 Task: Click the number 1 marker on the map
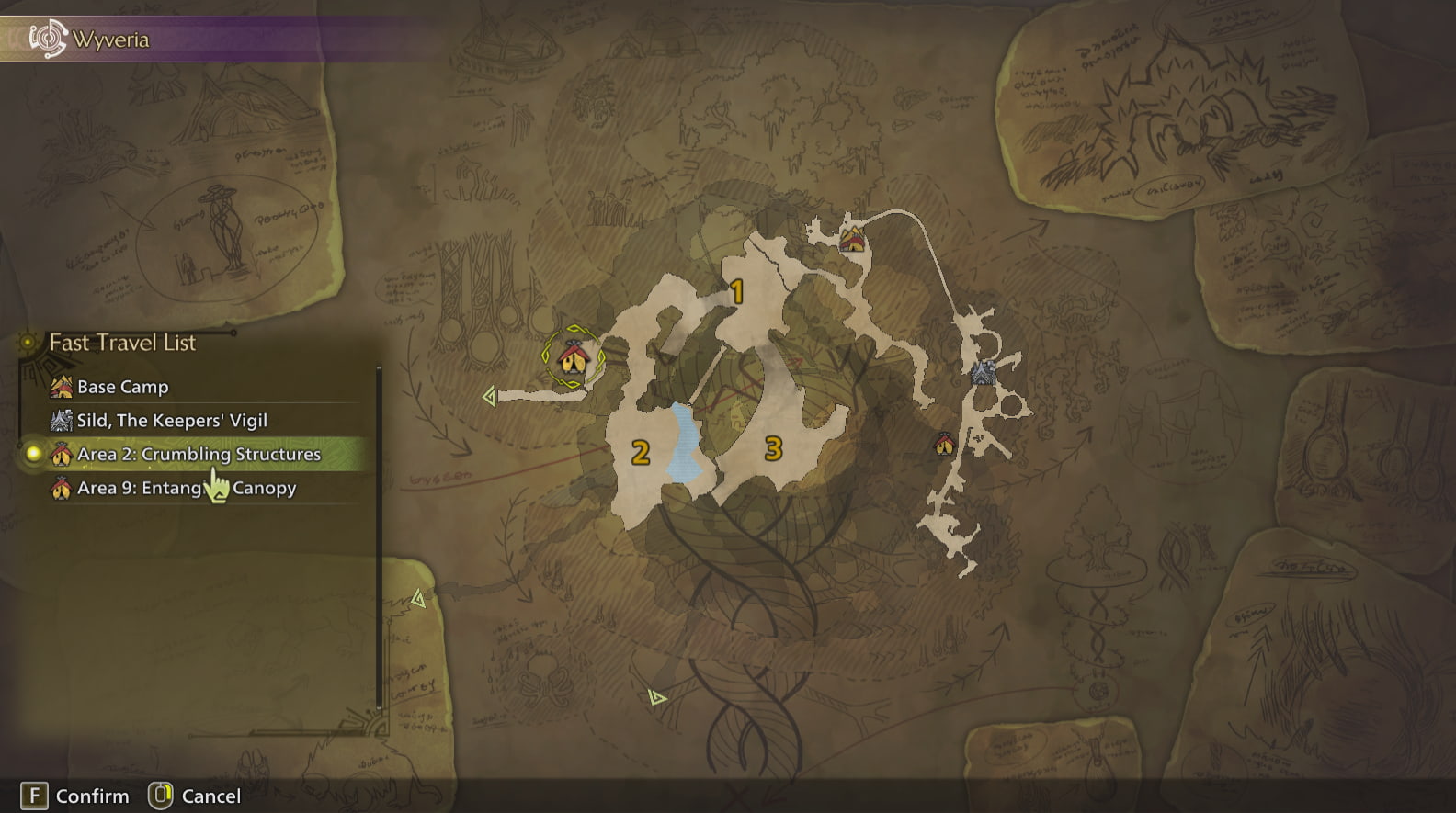(737, 289)
